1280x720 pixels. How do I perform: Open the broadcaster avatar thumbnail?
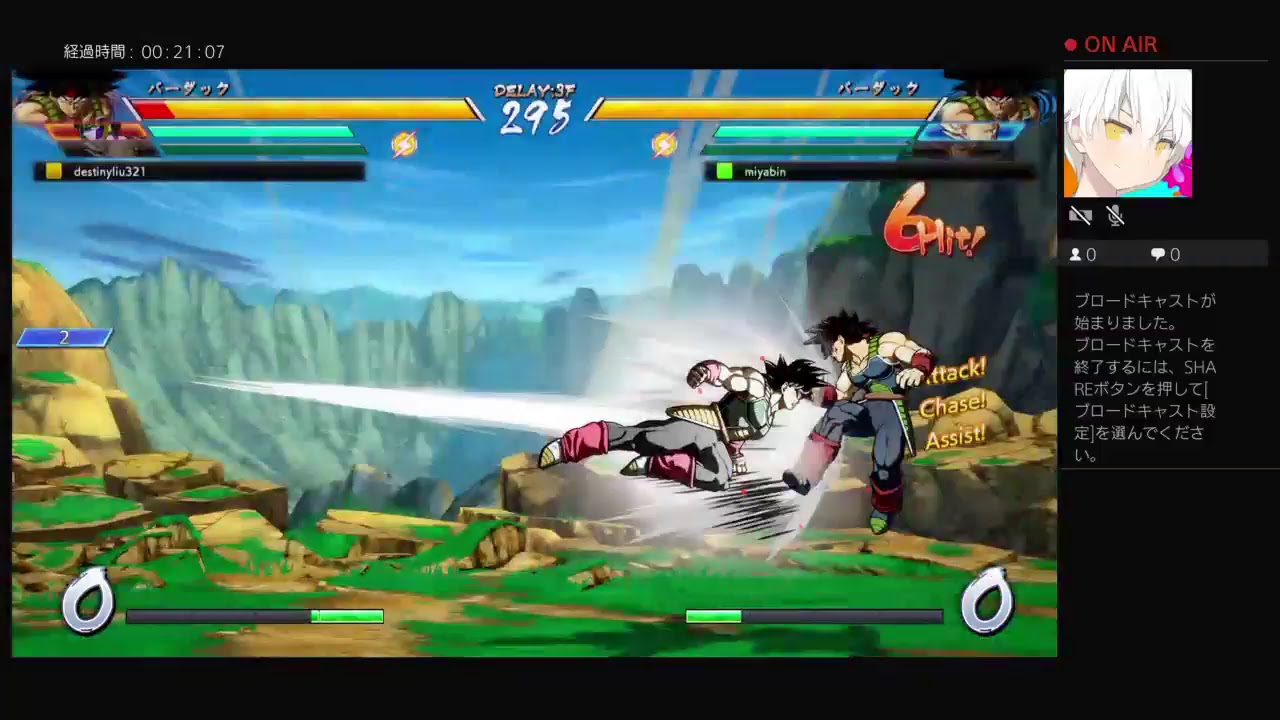coord(1128,133)
